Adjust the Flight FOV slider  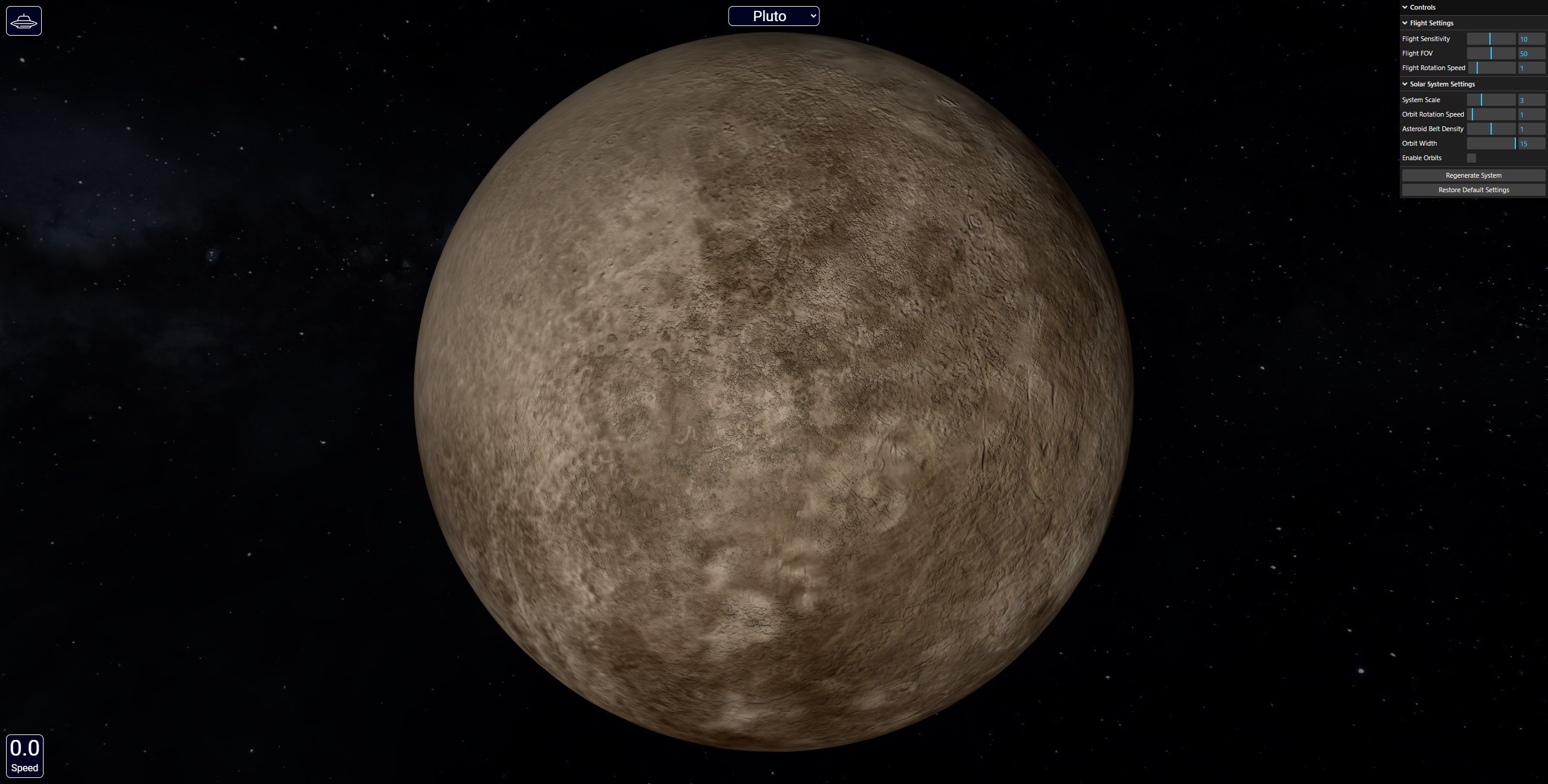1491,53
